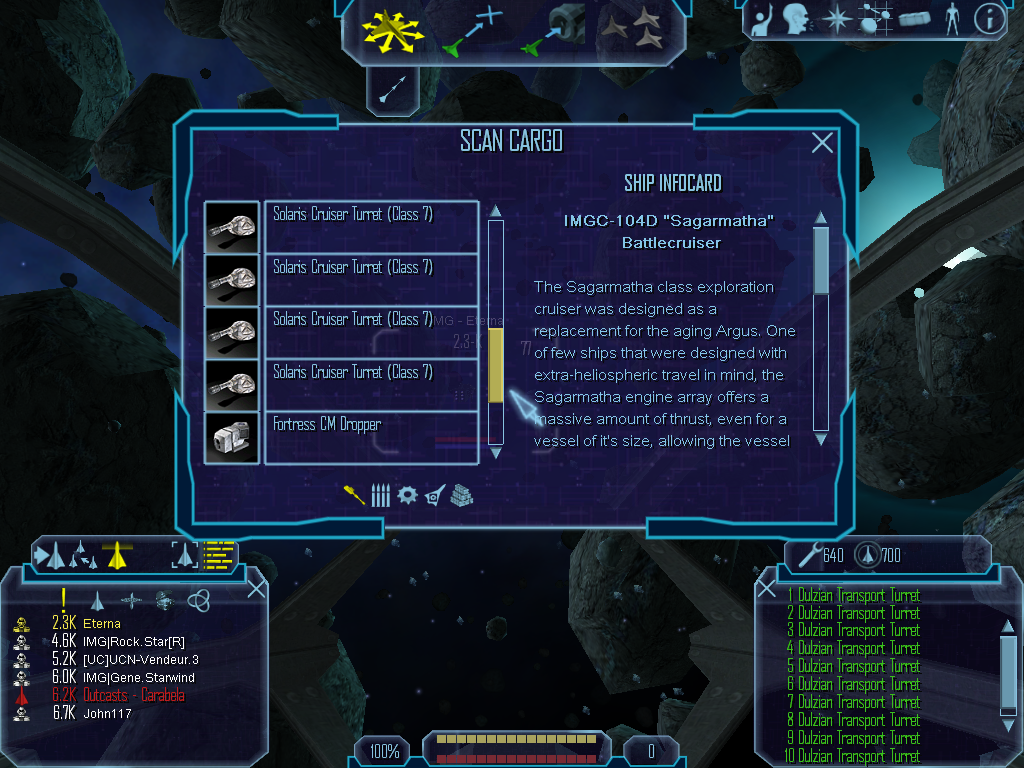Close the Scan Cargo window

[822, 143]
